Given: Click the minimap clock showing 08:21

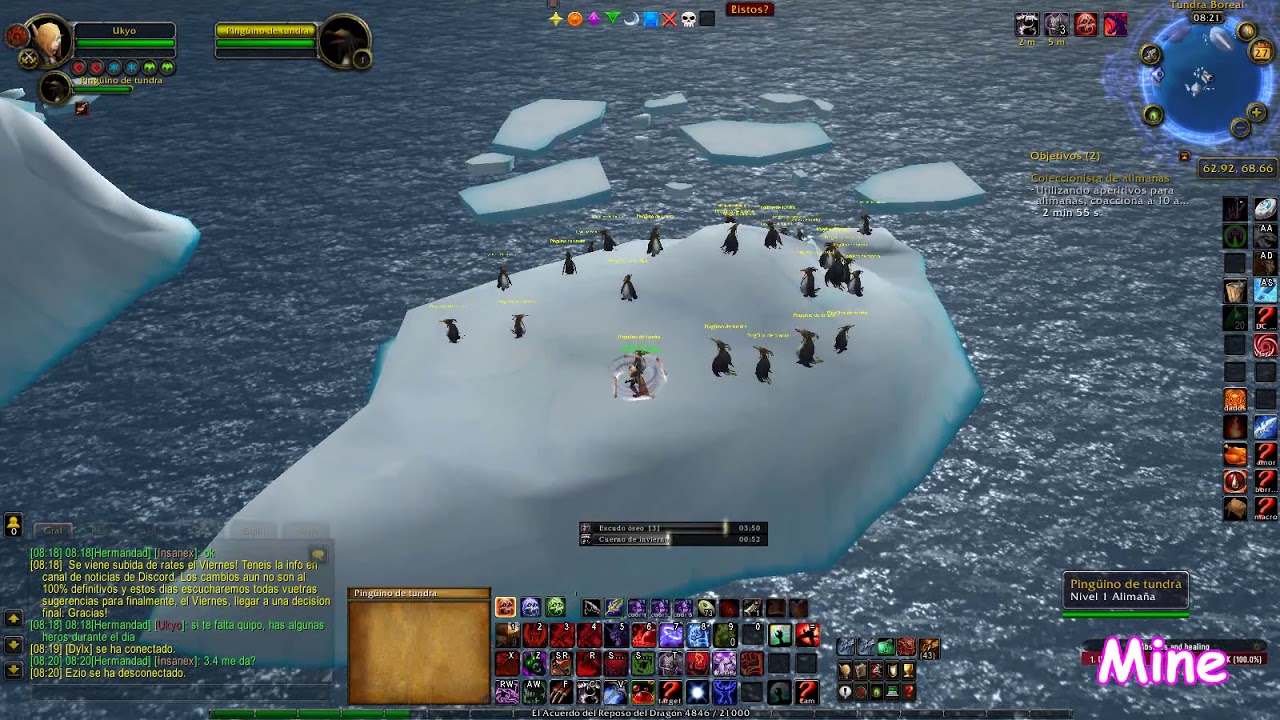Looking at the screenshot, I should [1207, 18].
